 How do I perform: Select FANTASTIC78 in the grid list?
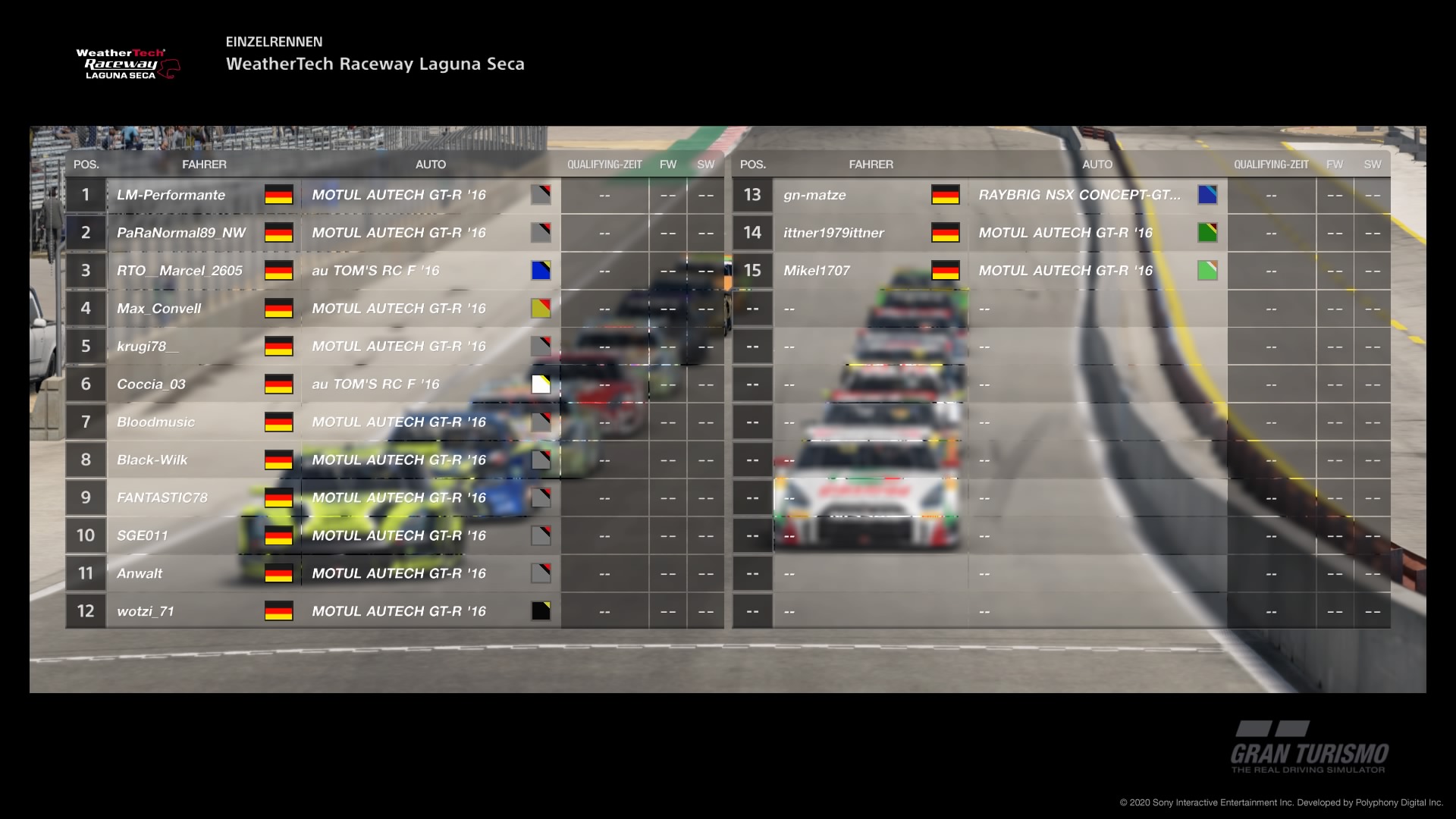[x=162, y=498]
